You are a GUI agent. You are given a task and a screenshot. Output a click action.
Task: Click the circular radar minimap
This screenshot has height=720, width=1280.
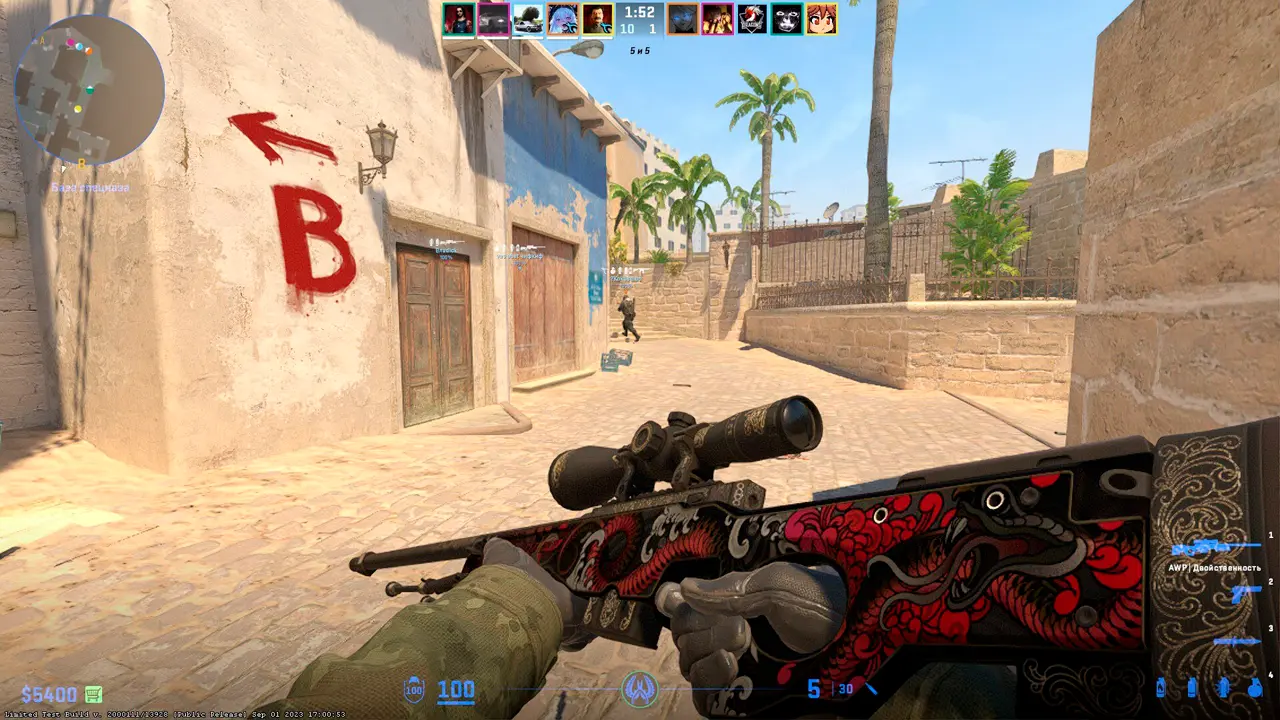[x=88, y=90]
